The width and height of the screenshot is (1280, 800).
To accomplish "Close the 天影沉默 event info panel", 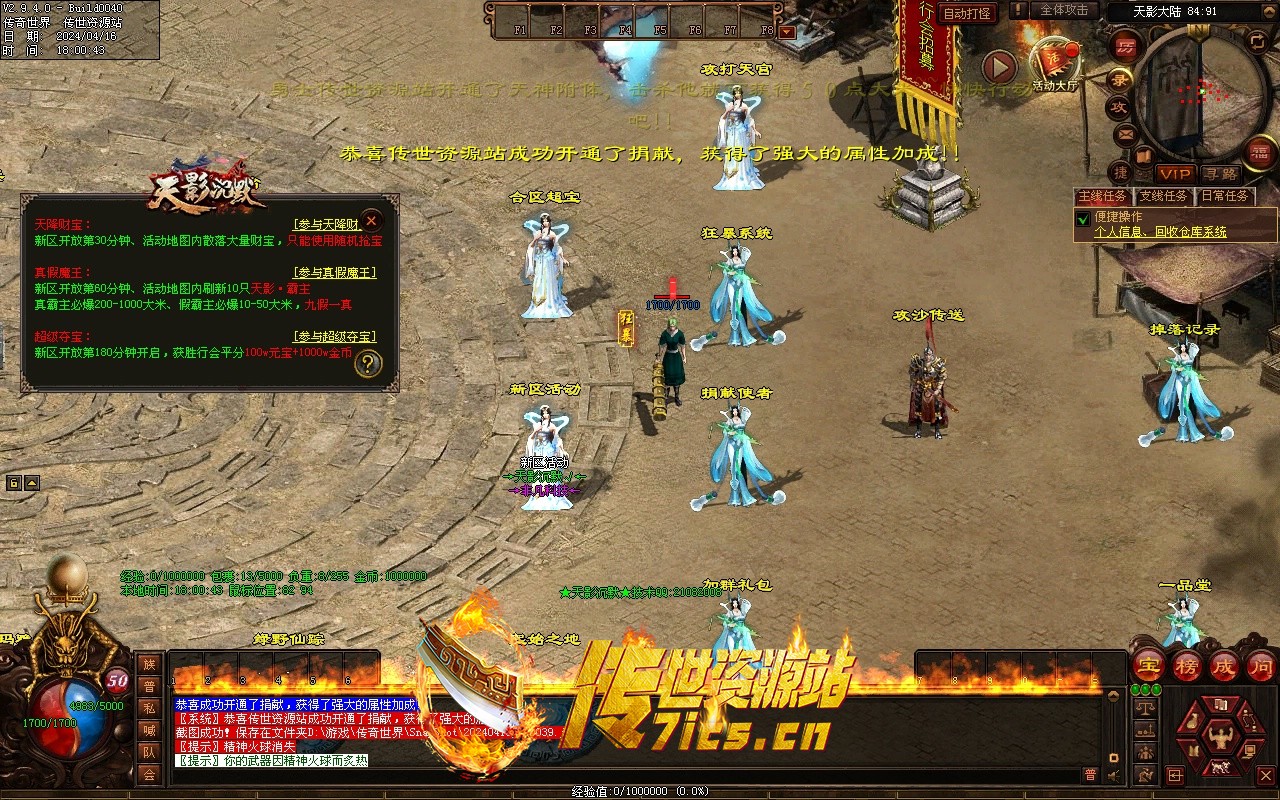I will [x=371, y=220].
